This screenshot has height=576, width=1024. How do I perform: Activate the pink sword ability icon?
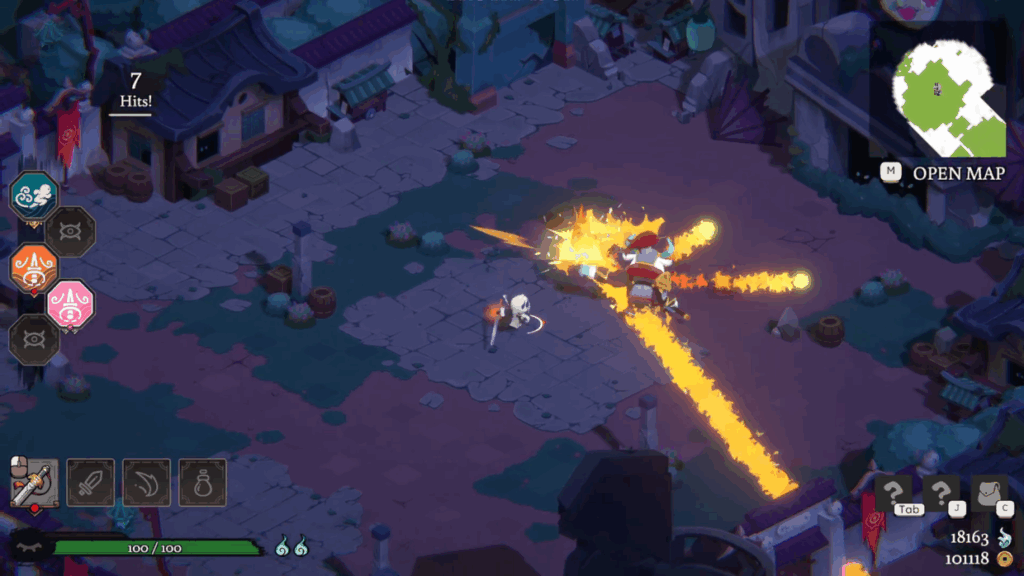[71, 304]
